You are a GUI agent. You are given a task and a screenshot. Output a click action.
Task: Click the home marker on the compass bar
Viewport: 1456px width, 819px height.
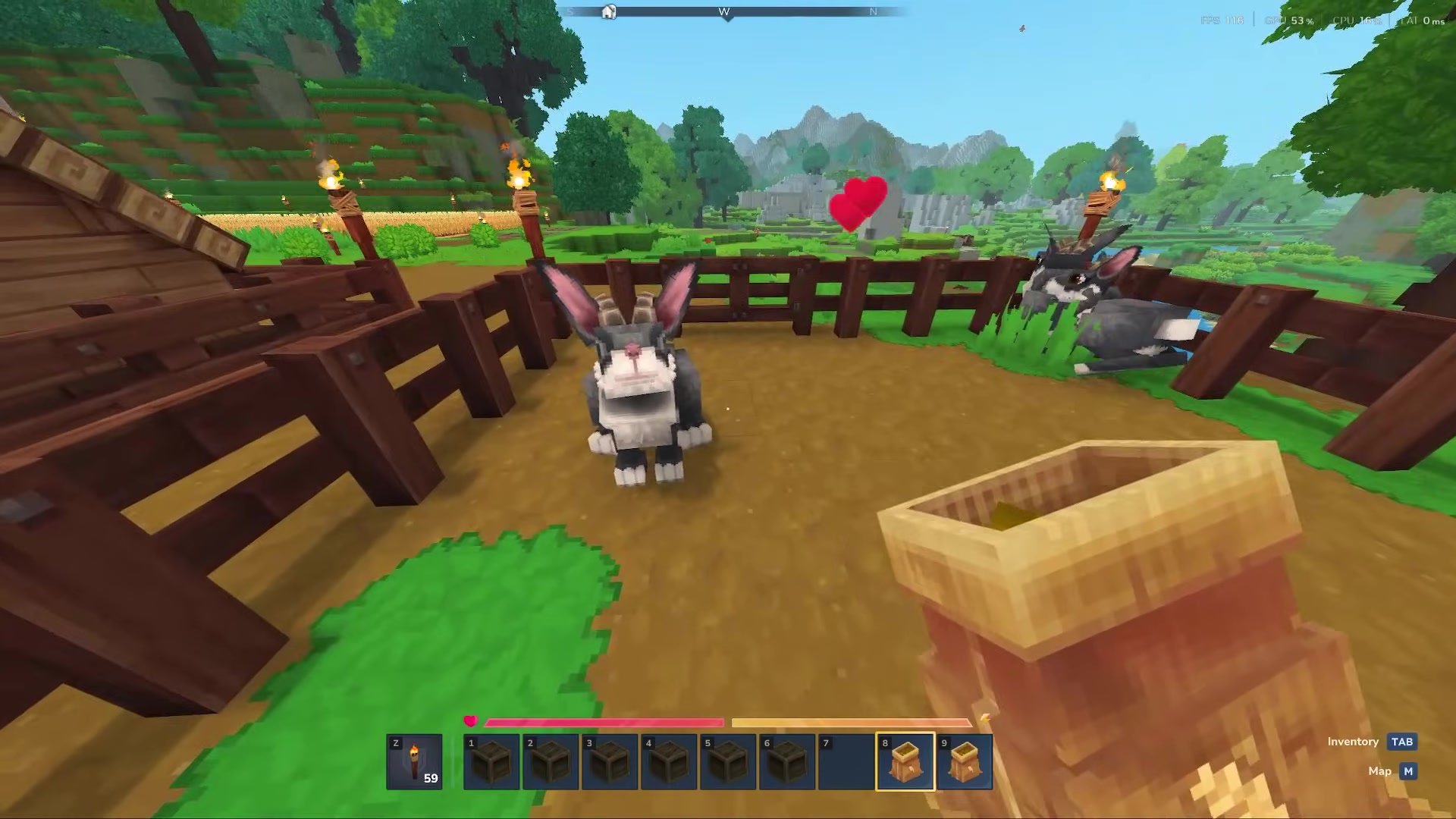coord(609,12)
